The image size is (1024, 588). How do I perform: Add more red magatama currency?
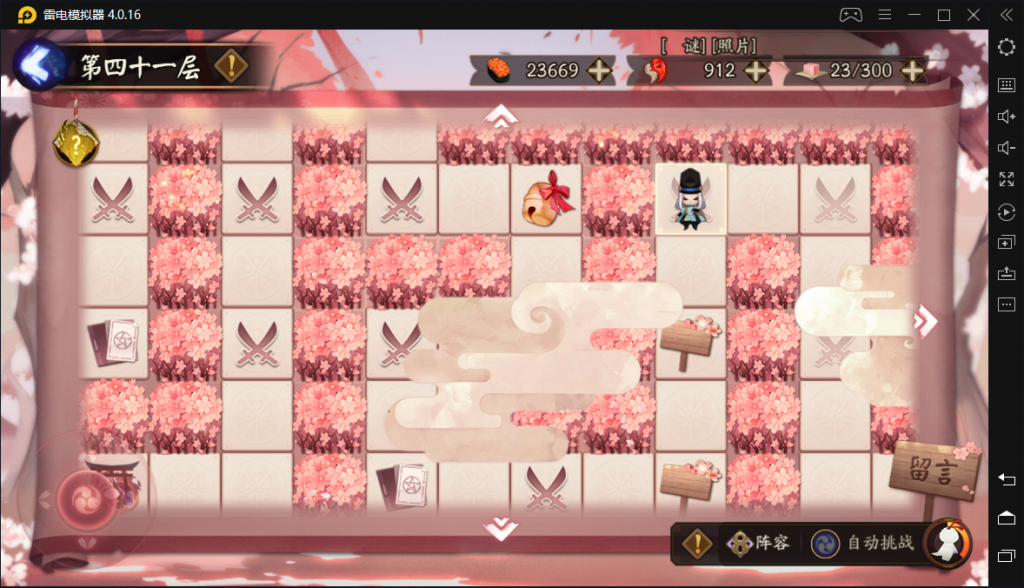point(756,70)
